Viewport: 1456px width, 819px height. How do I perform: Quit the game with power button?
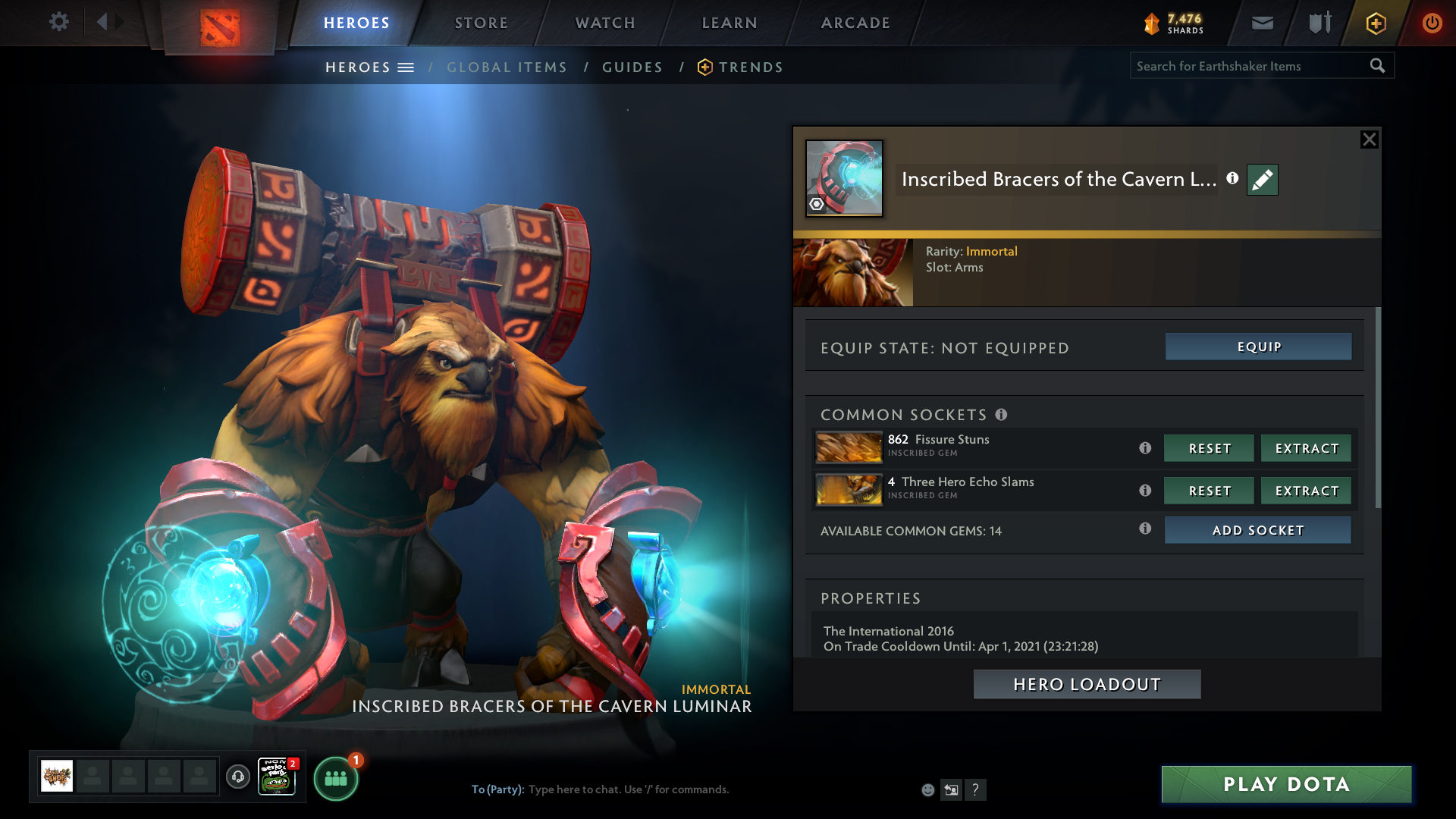click(1432, 23)
